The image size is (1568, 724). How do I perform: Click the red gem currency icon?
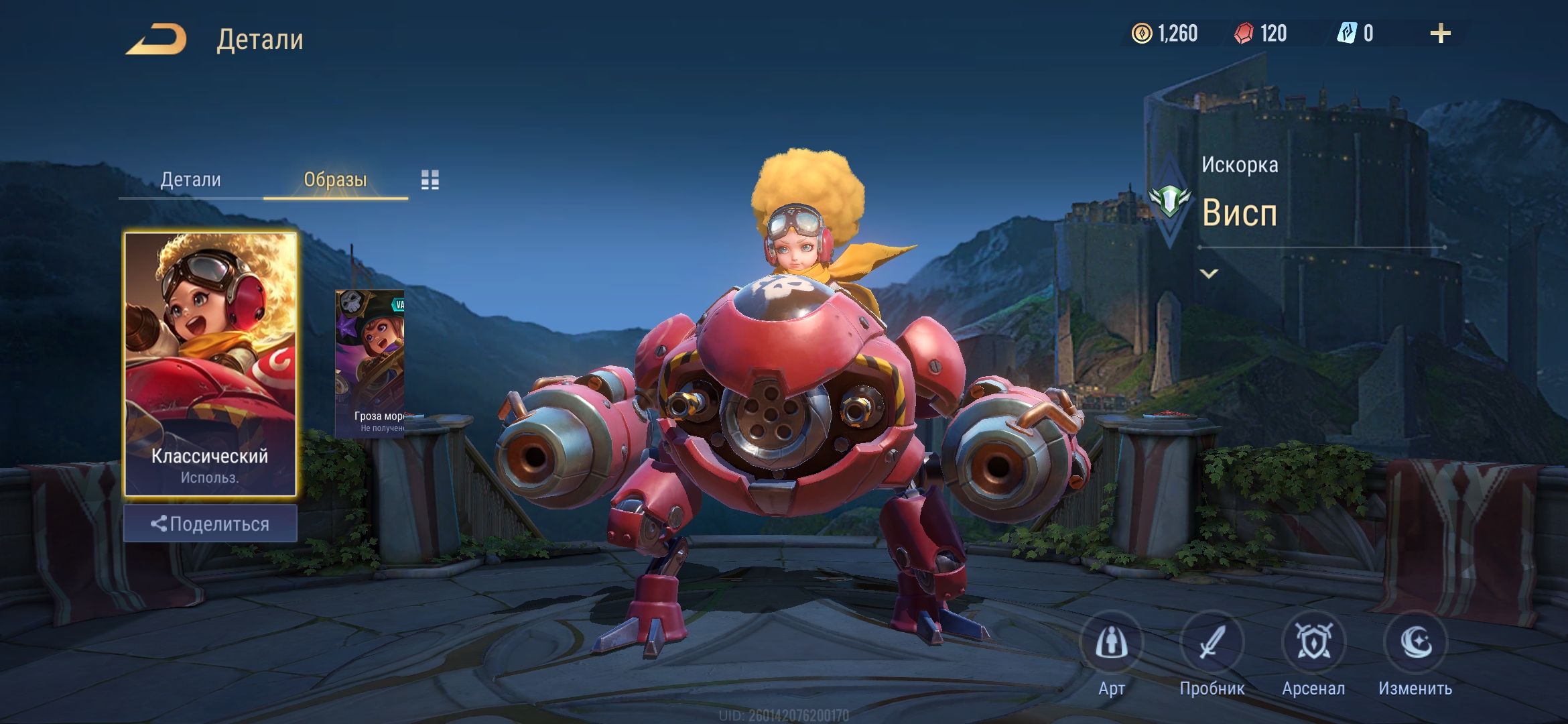coord(1244,34)
